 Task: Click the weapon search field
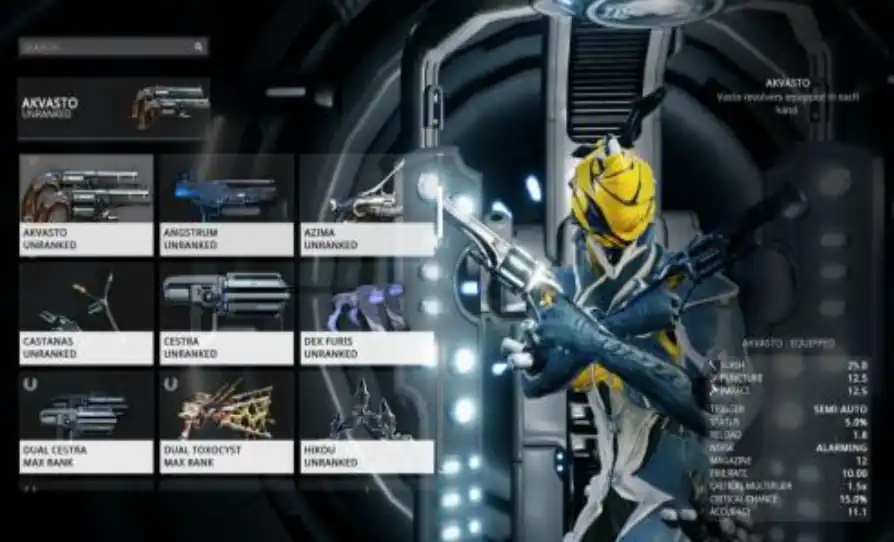(105, 46)
